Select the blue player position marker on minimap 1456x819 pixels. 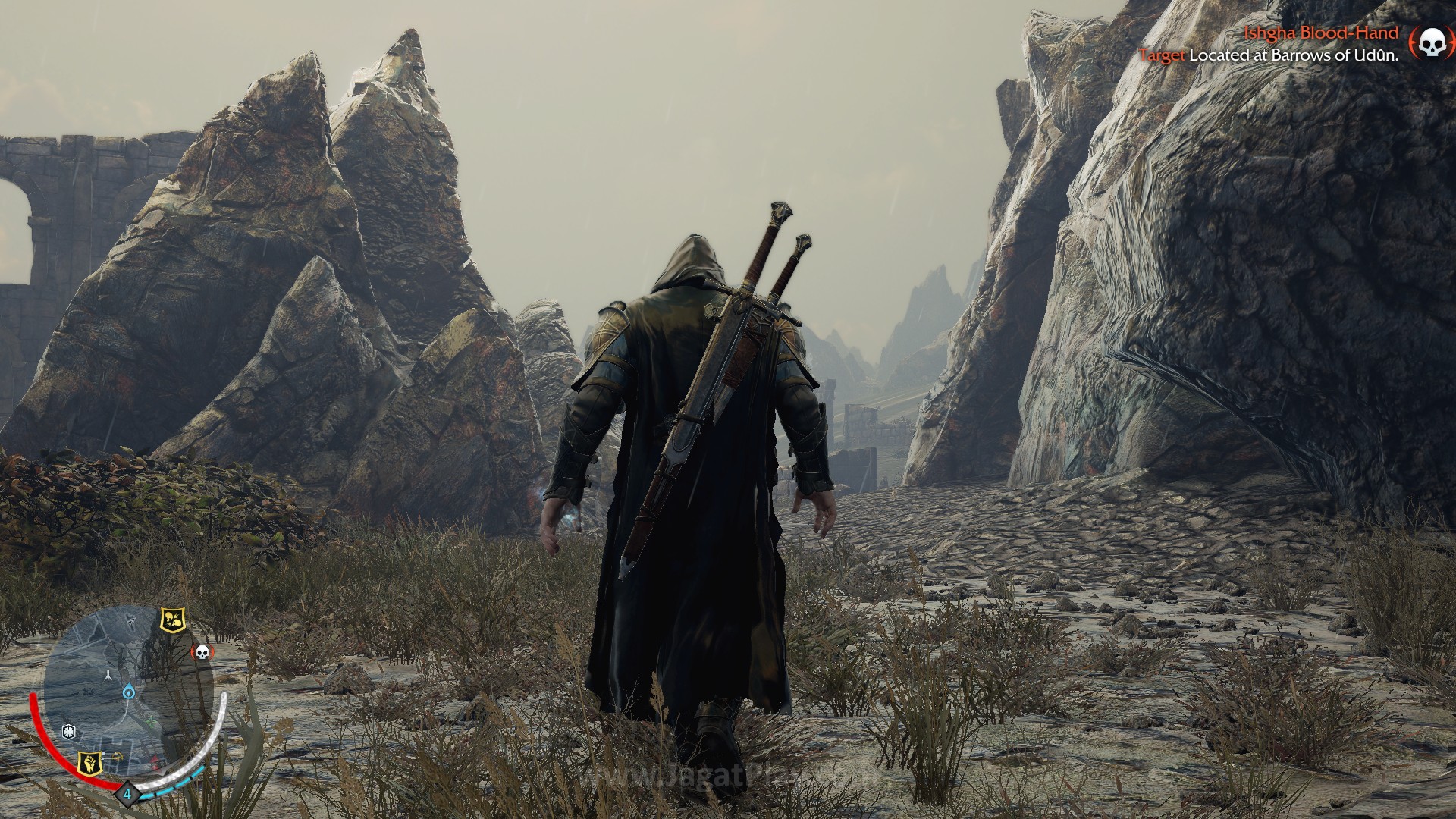pos(129,692)
